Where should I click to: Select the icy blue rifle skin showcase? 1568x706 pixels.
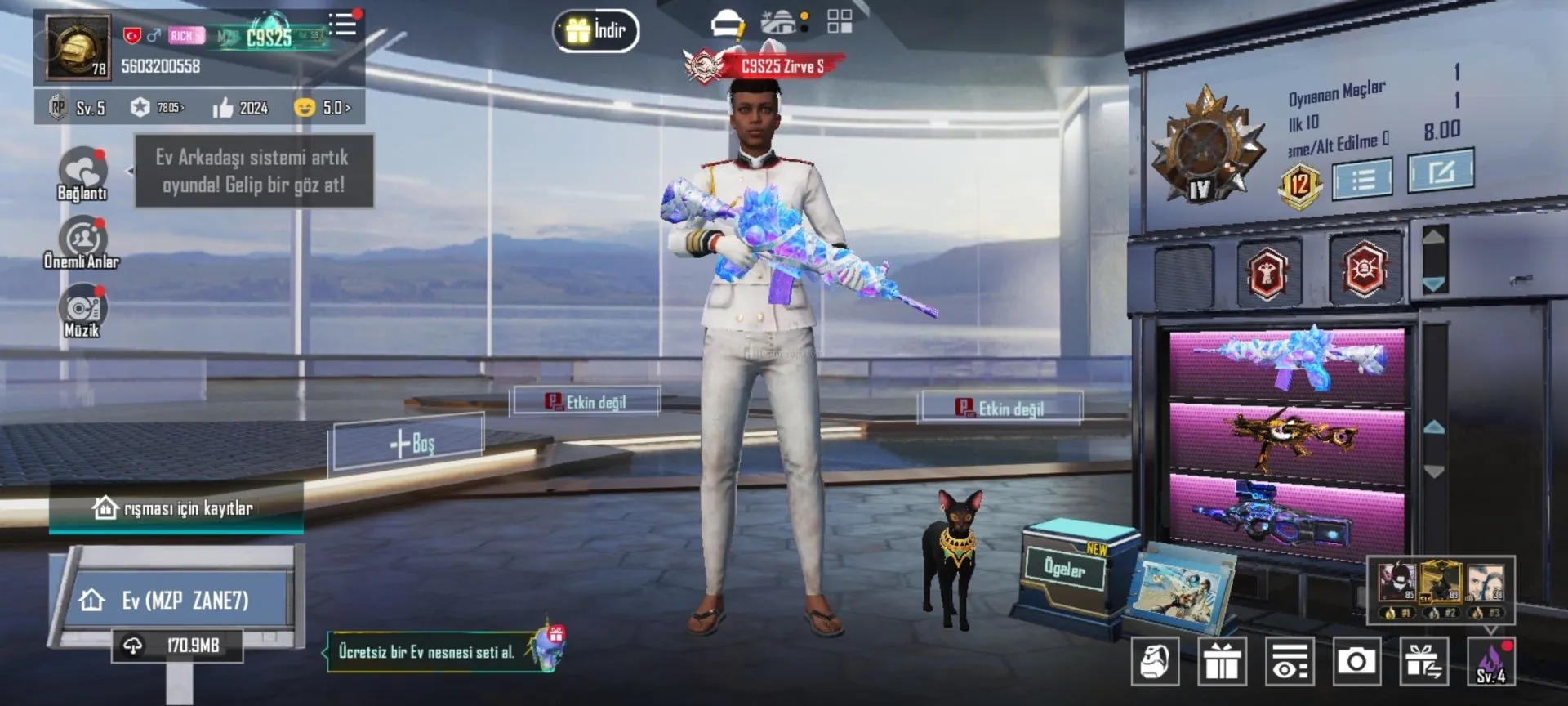(x=1288, y=361)
